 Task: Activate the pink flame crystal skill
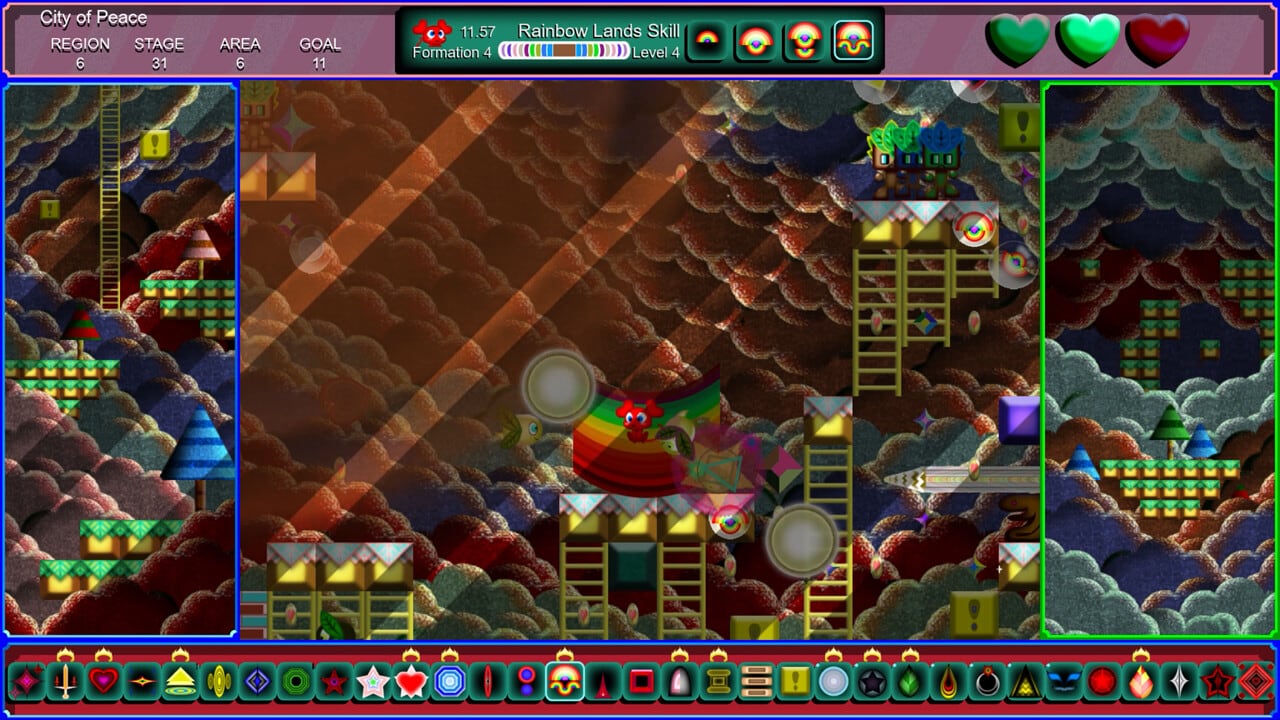(1141, 682)
